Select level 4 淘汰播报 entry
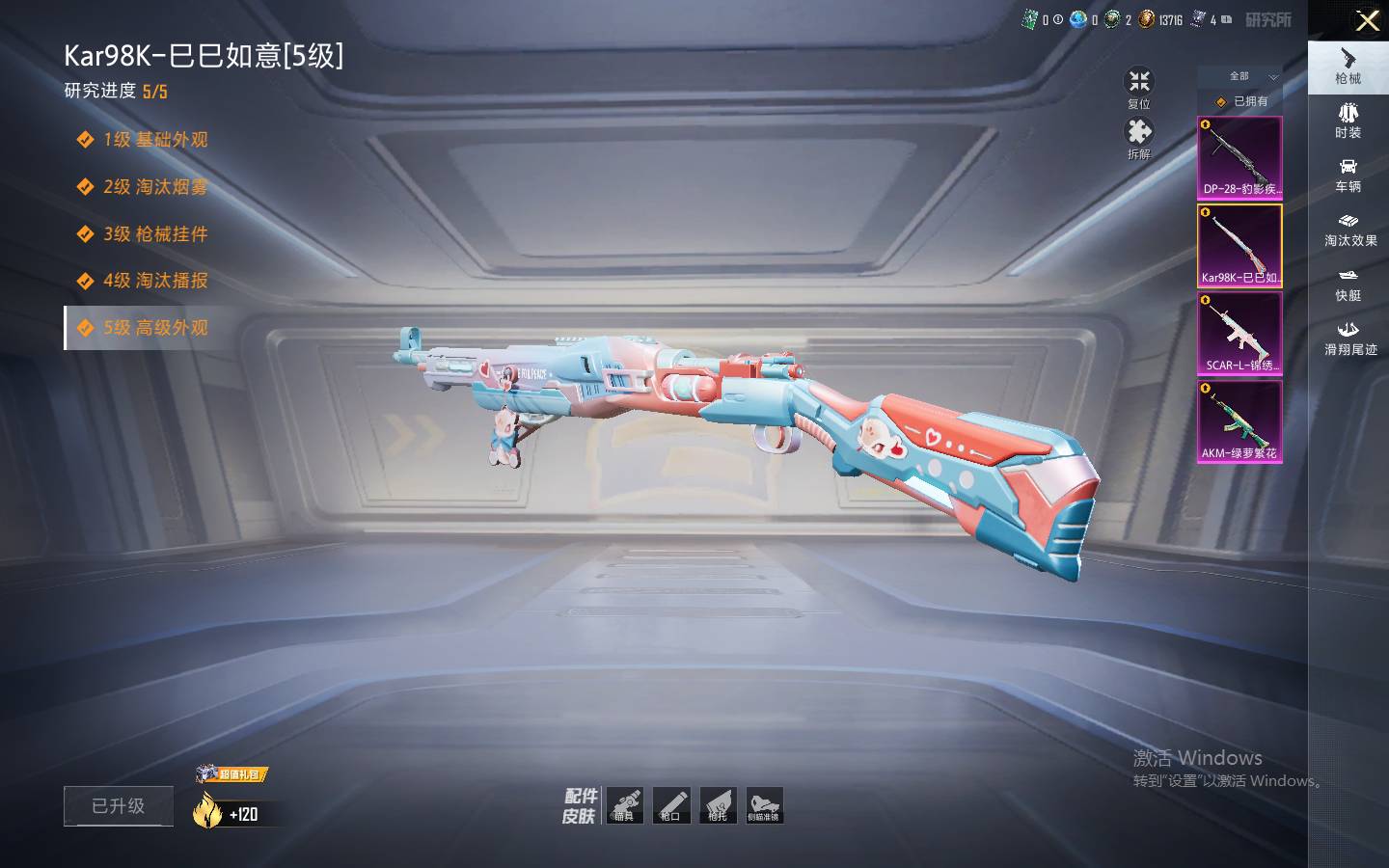The height and width of the screenshot is (868, 1389). (x=154, y=281)
